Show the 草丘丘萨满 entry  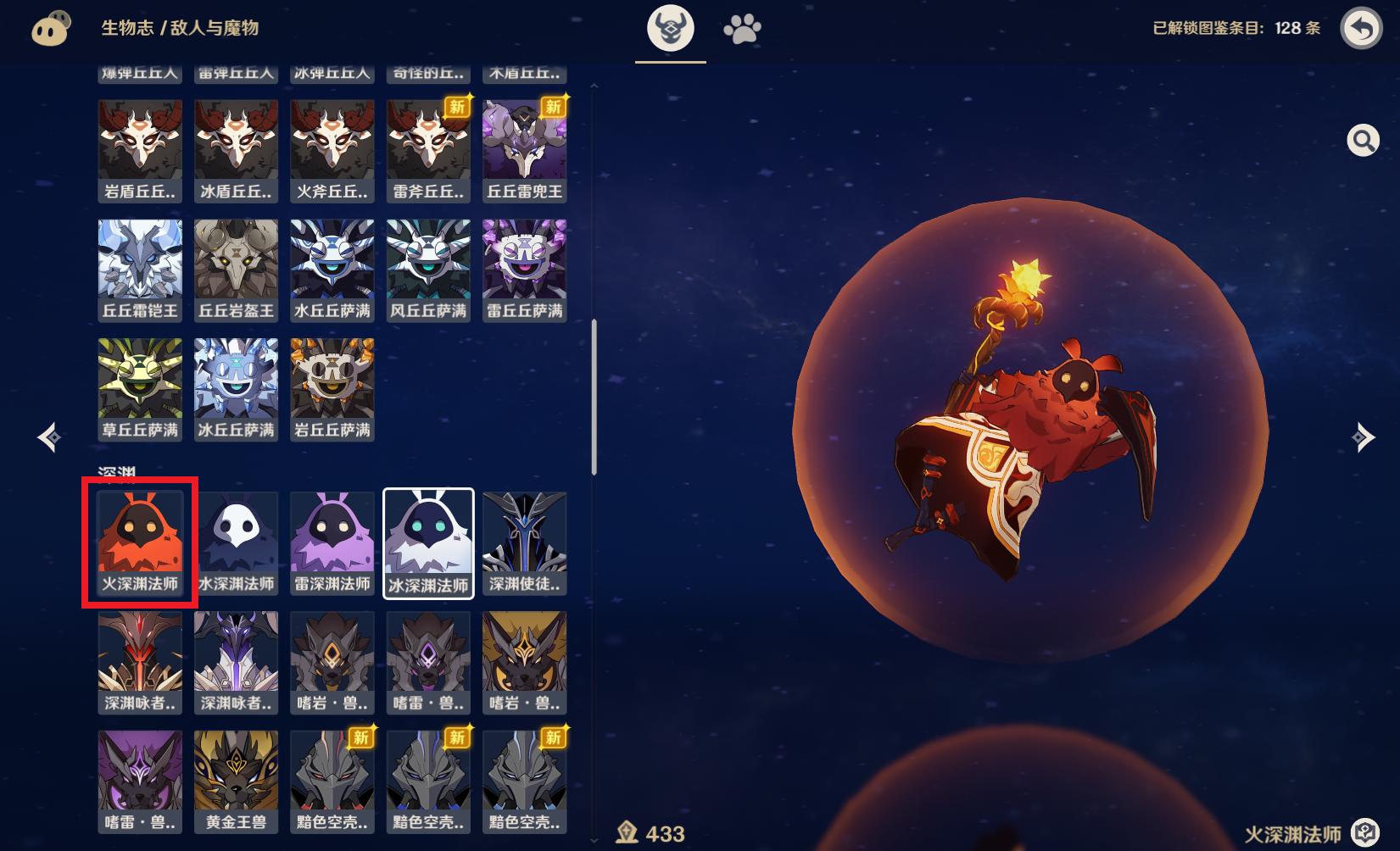(140, 390)
